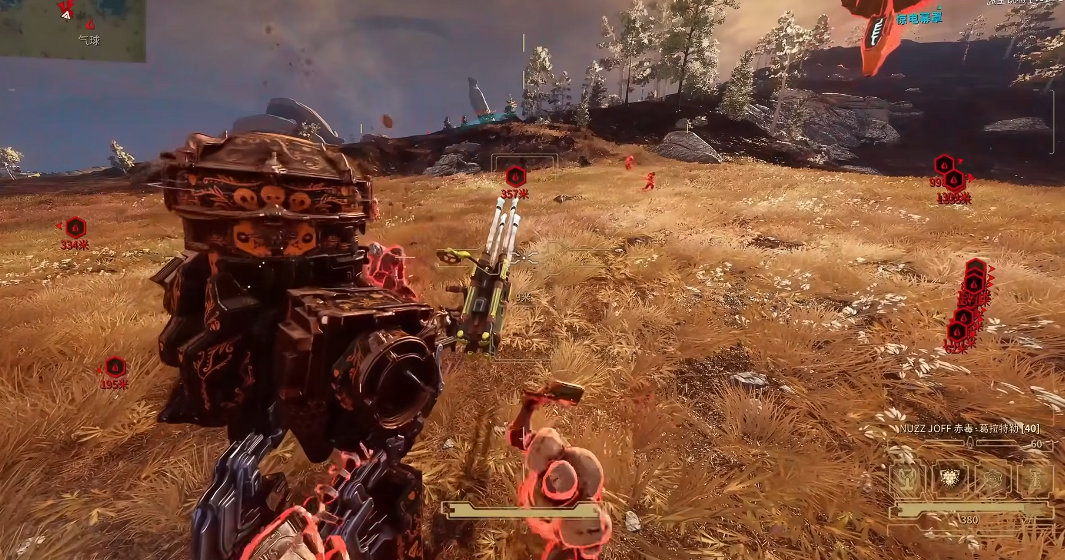Target the enemy marker labeled 195米
The image size is (1065, 560).
(x=115, y=367)
